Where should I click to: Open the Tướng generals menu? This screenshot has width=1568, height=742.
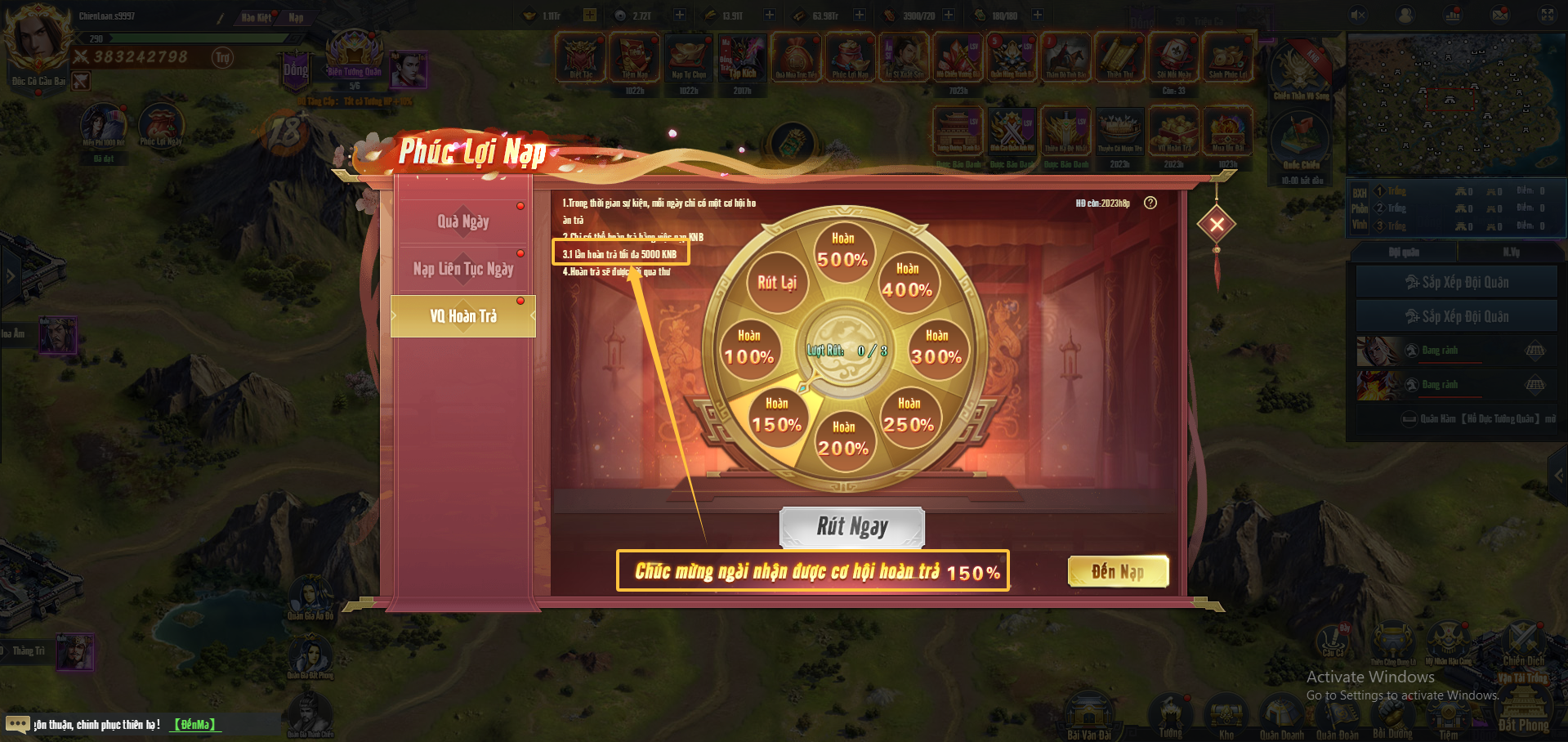point(1170,715)
